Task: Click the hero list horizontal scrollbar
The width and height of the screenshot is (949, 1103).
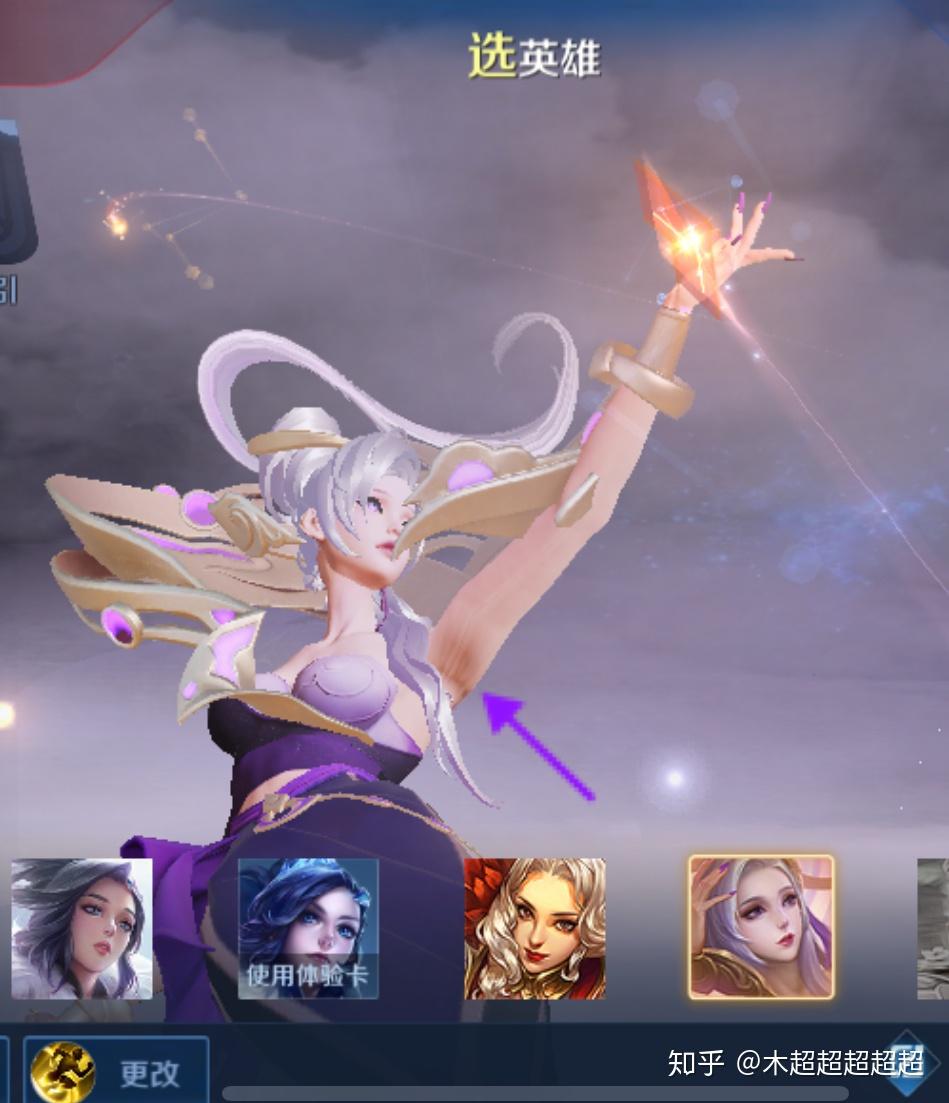Action: click(x=535, y=1094)
